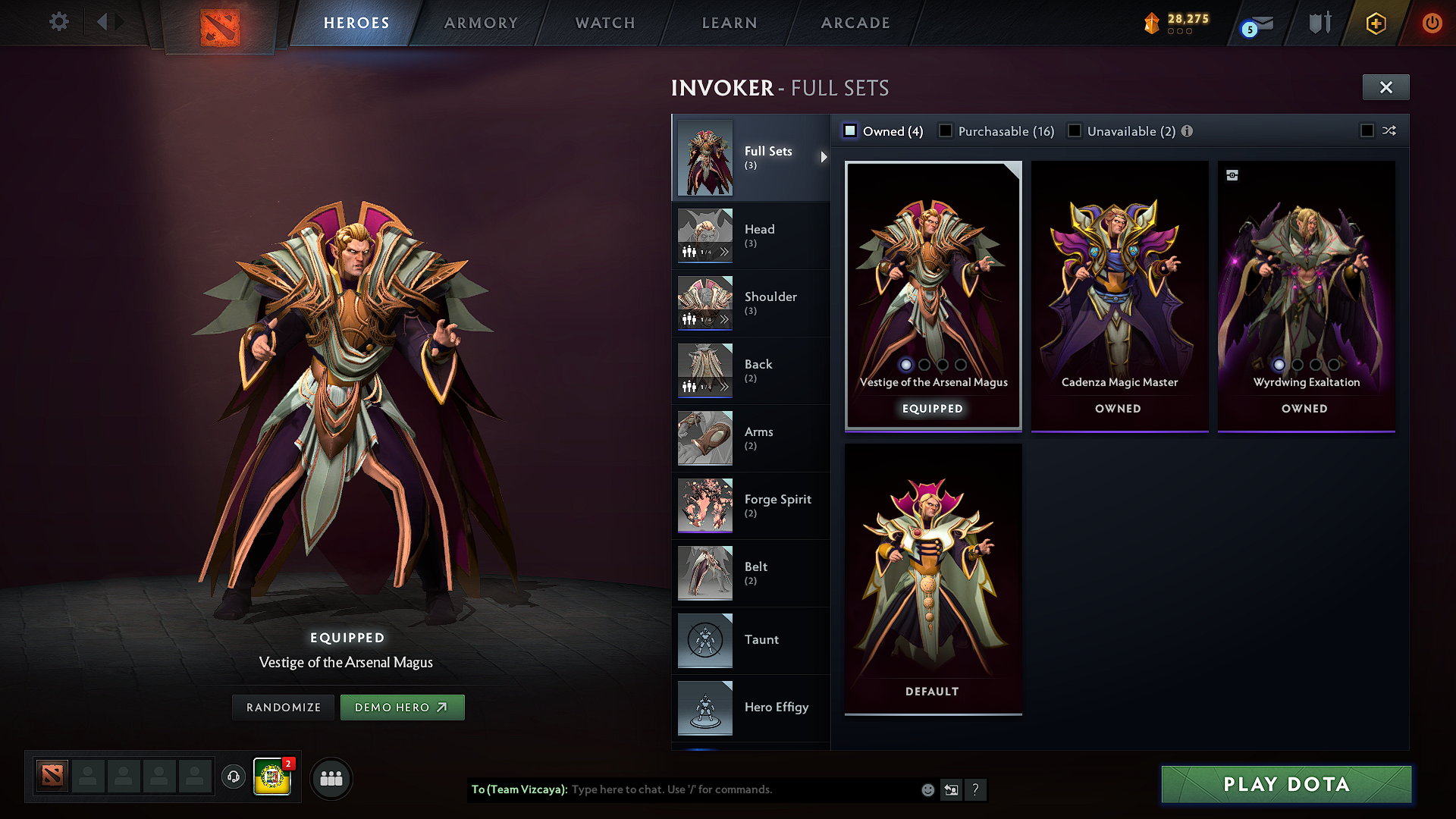The image size is (1456, 819).
Task: Switch to the WATCH tab
Action: 604,23
